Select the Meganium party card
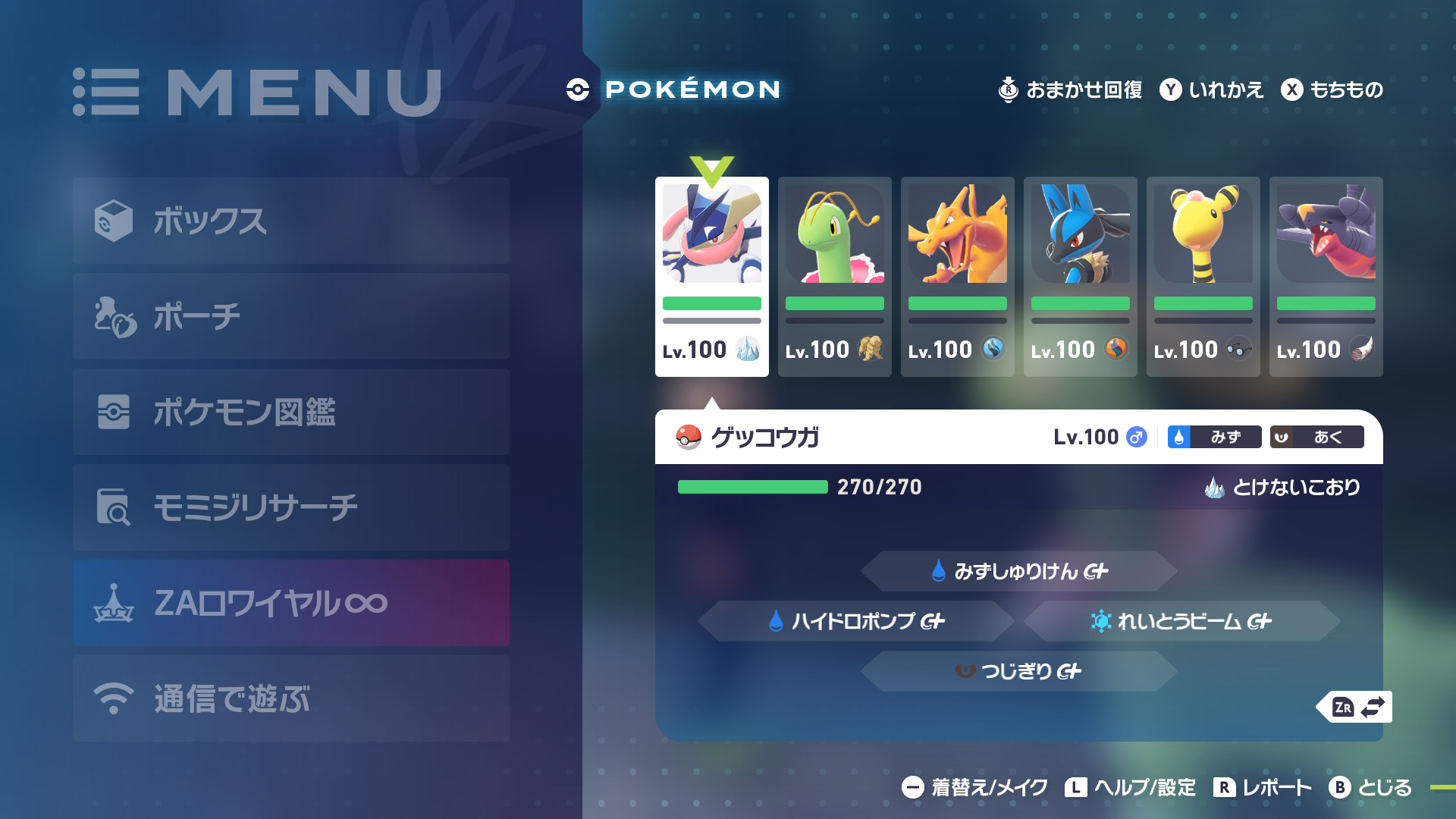 834,277
